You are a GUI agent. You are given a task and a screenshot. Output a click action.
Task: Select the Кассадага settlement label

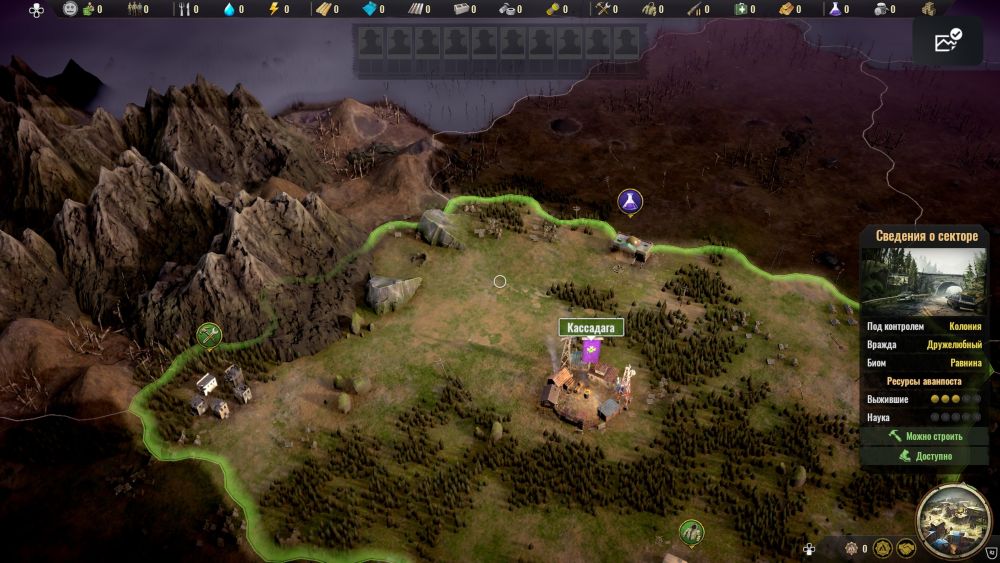(x=591, y=327)
